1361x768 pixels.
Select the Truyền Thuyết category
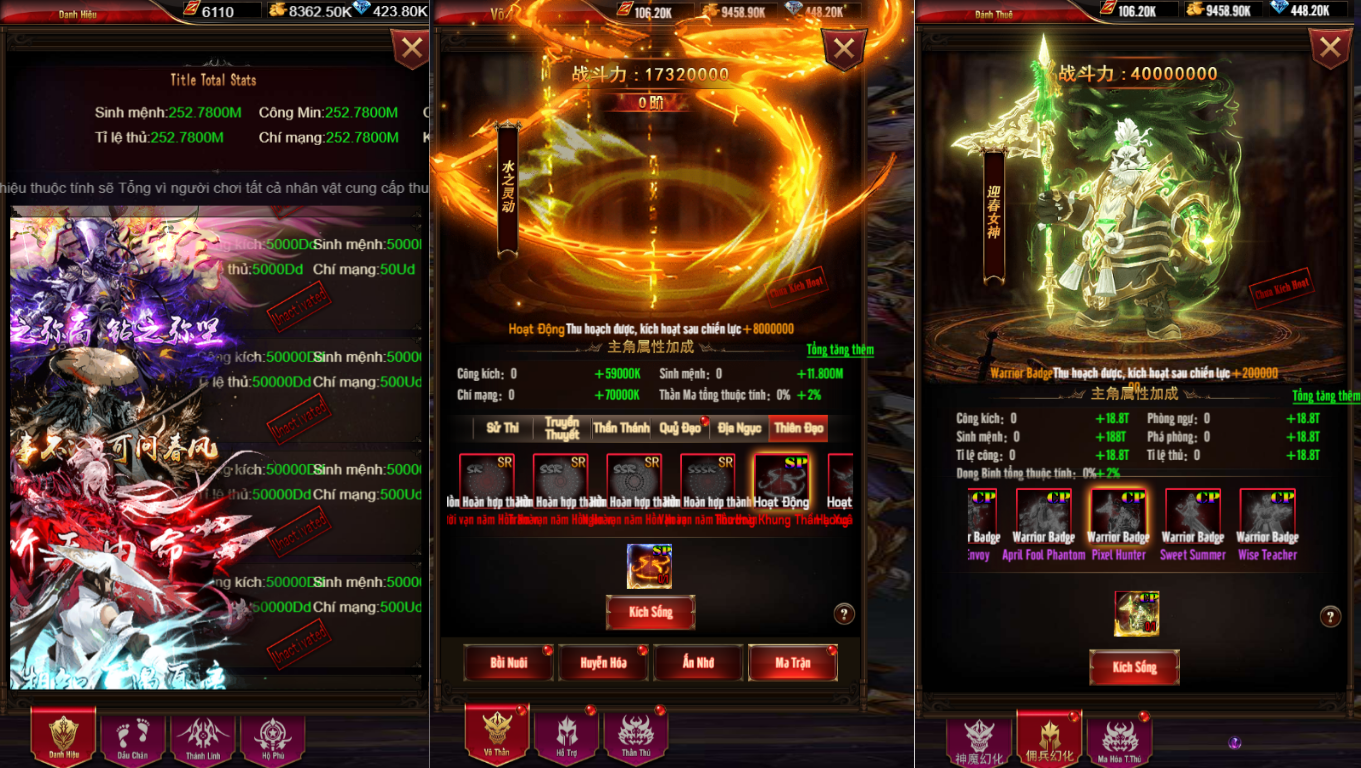coord(562,428)
